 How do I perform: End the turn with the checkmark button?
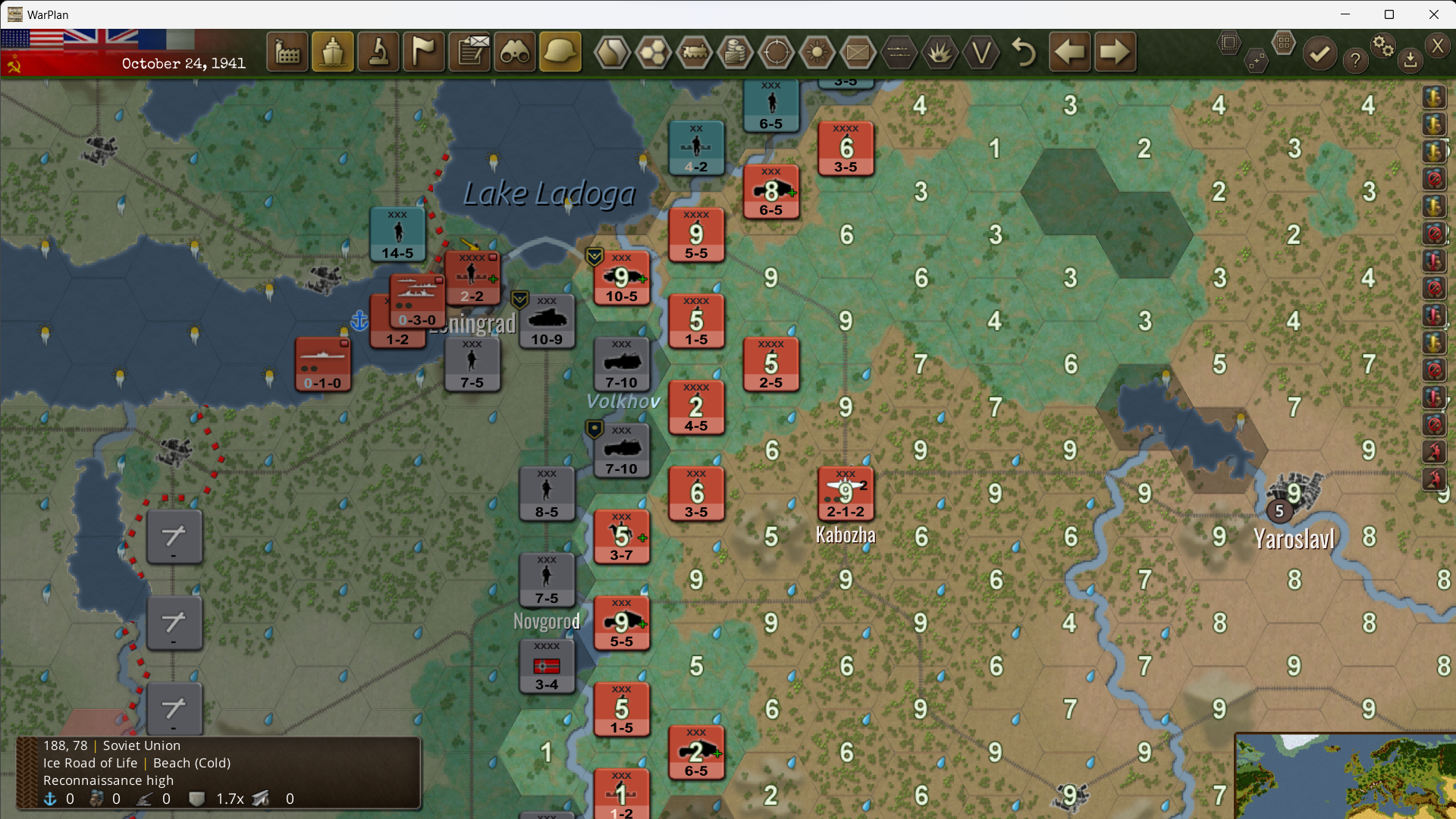(x=1319, y=54)
